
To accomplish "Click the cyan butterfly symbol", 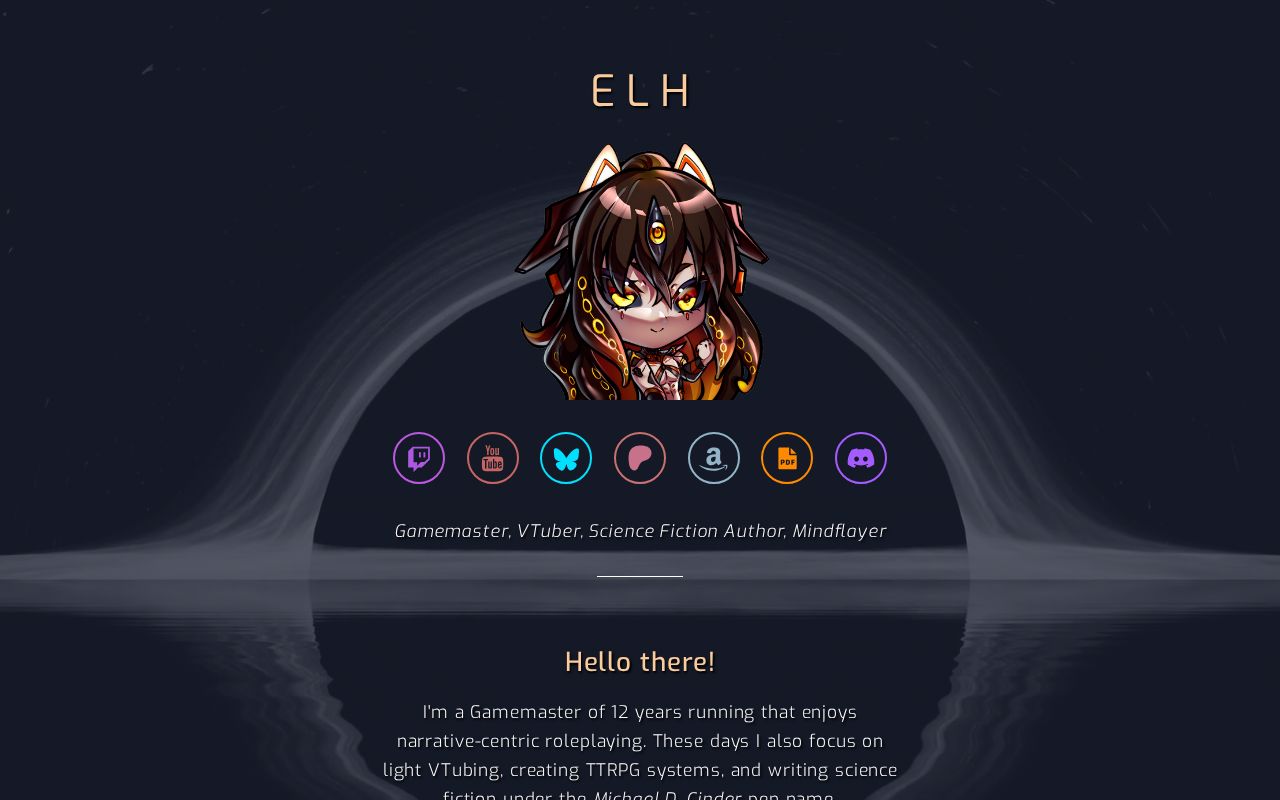I will tap(566, 458).
